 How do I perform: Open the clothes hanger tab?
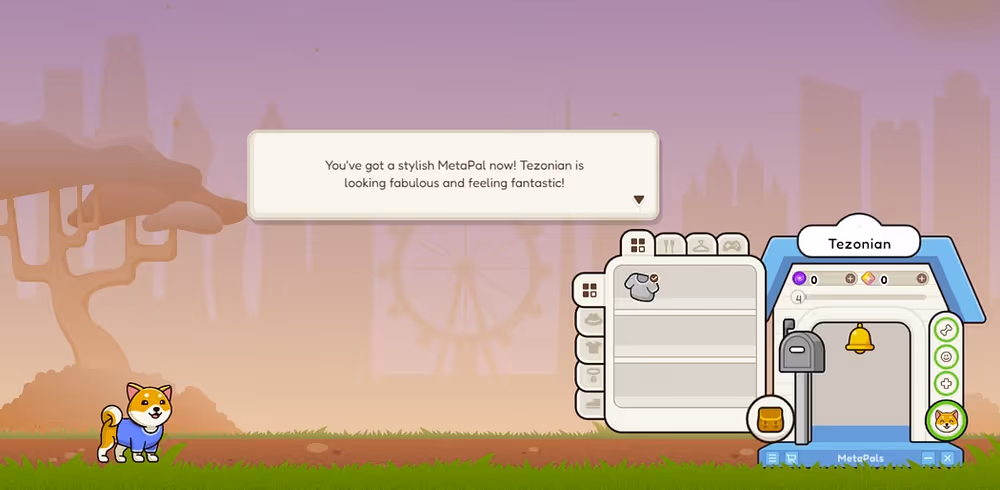(701, 244)
